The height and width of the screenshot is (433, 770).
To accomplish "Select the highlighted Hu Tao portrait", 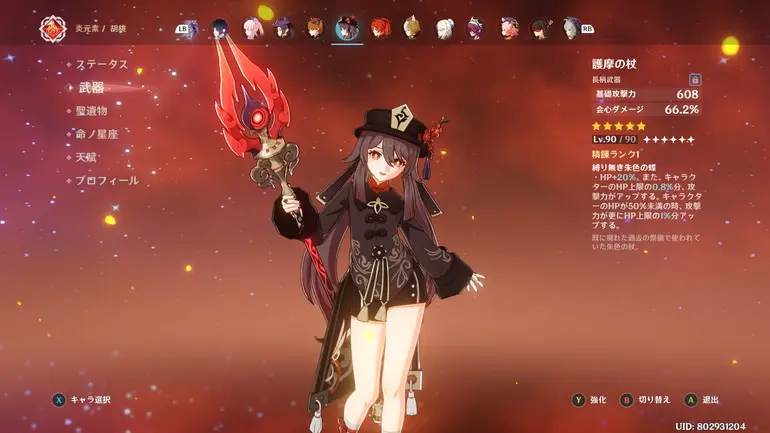I will [348, 27].
